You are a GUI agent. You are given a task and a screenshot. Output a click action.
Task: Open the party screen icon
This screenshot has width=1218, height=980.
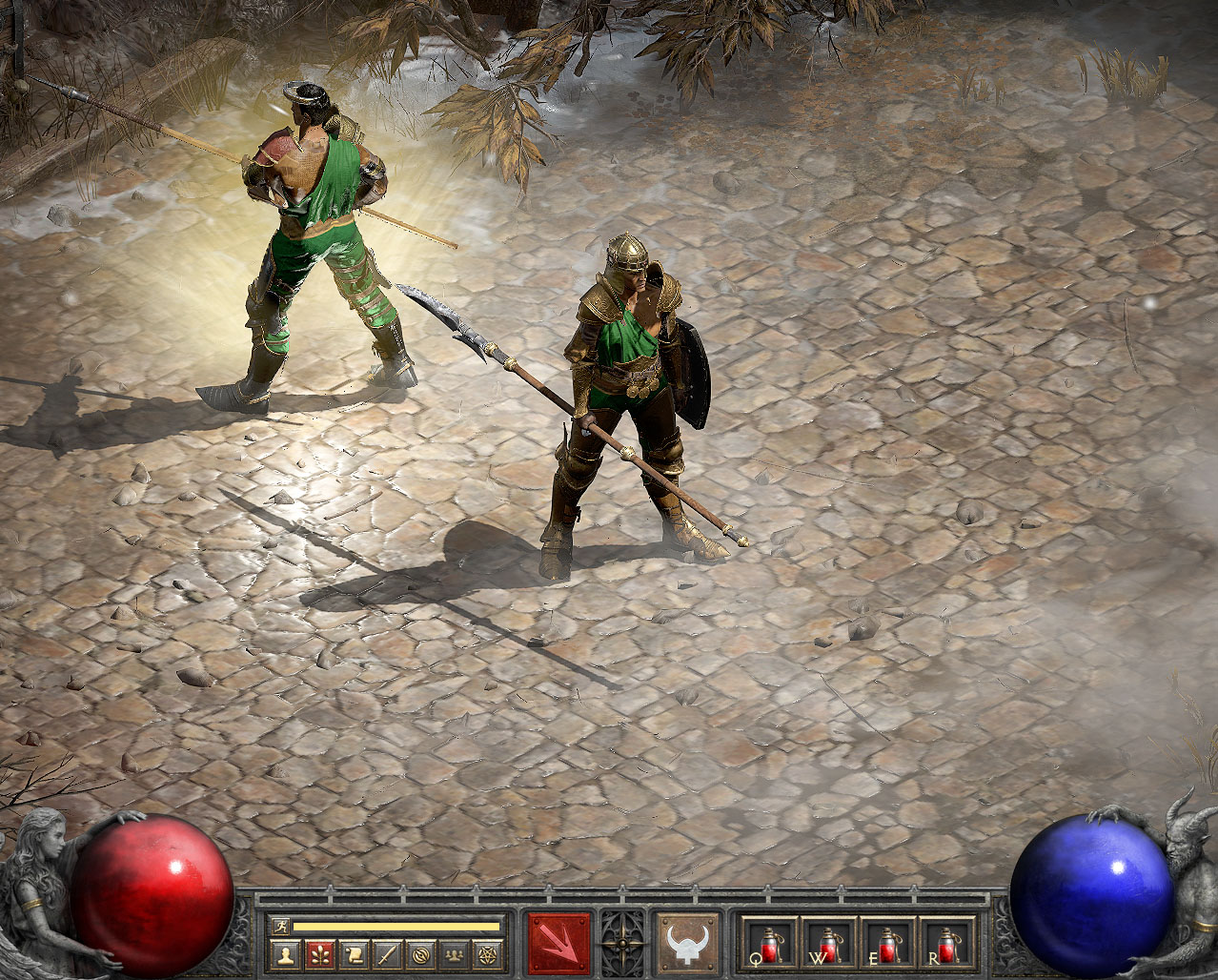click(x=455, y=953)
